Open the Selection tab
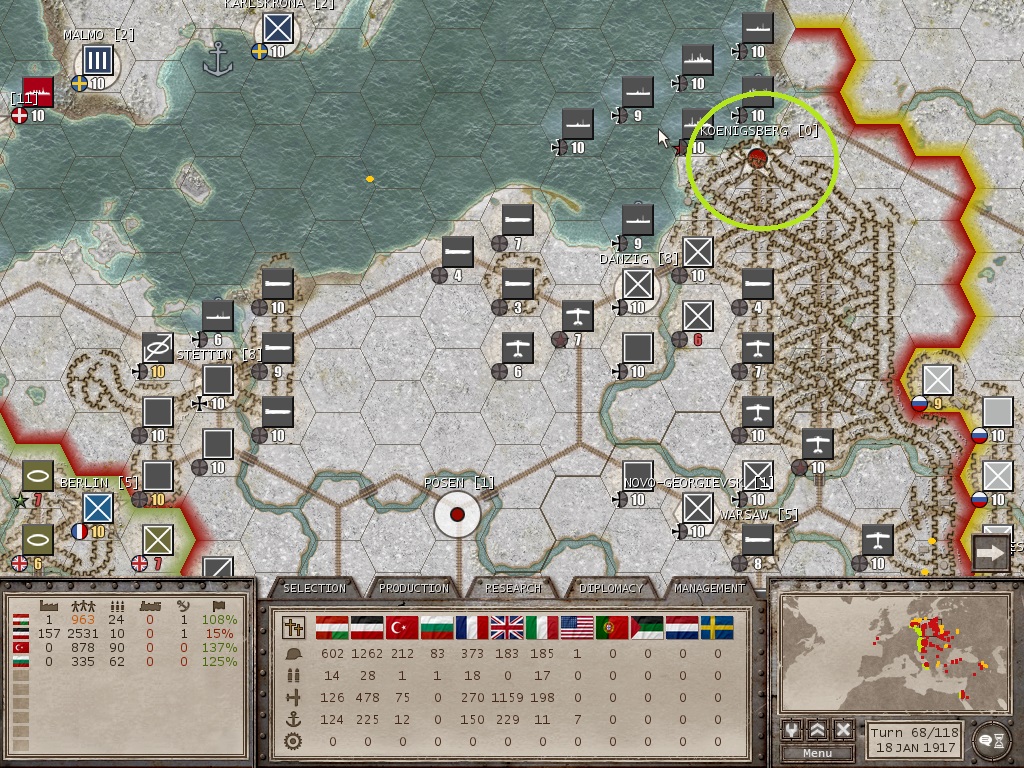The image size is (1024, 768). coord(314,588)
